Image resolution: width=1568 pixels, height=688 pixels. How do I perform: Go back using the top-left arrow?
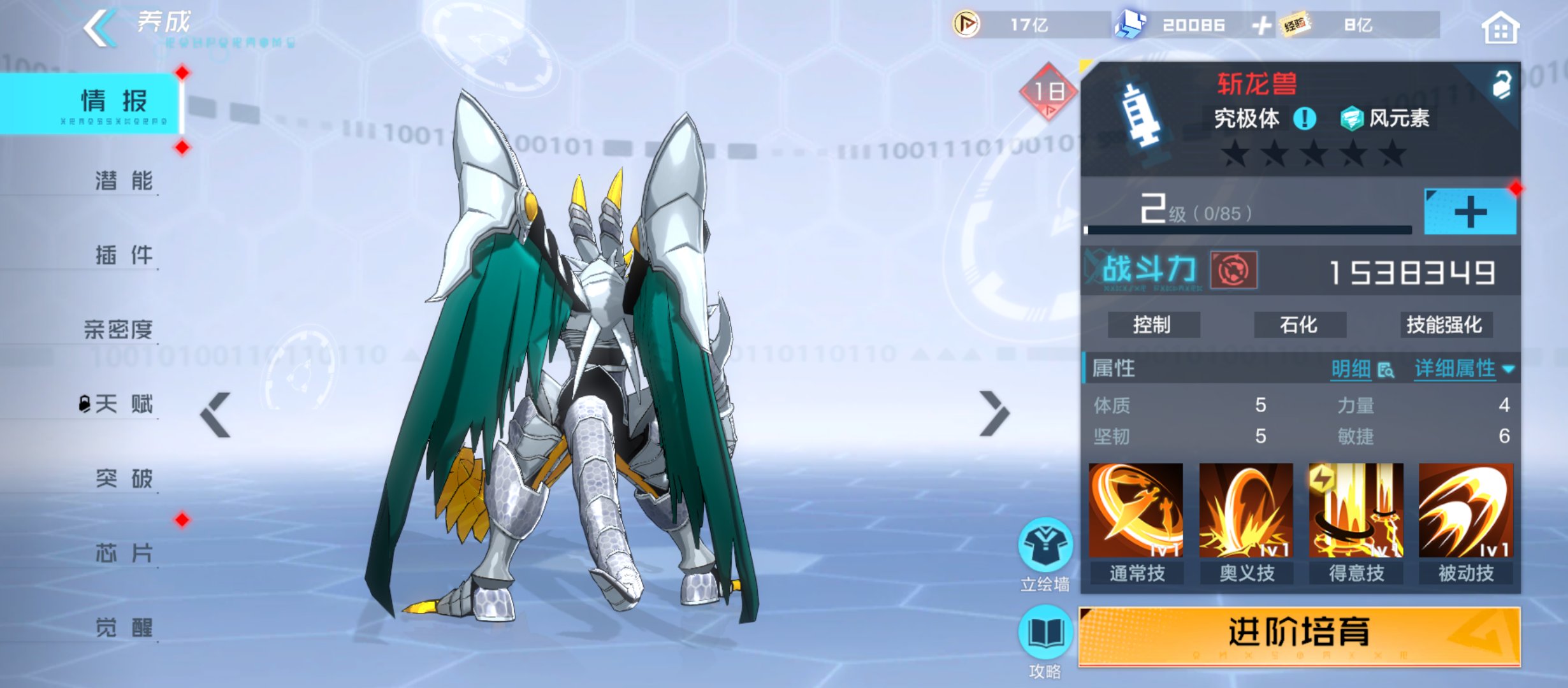[x=101, y=29]
